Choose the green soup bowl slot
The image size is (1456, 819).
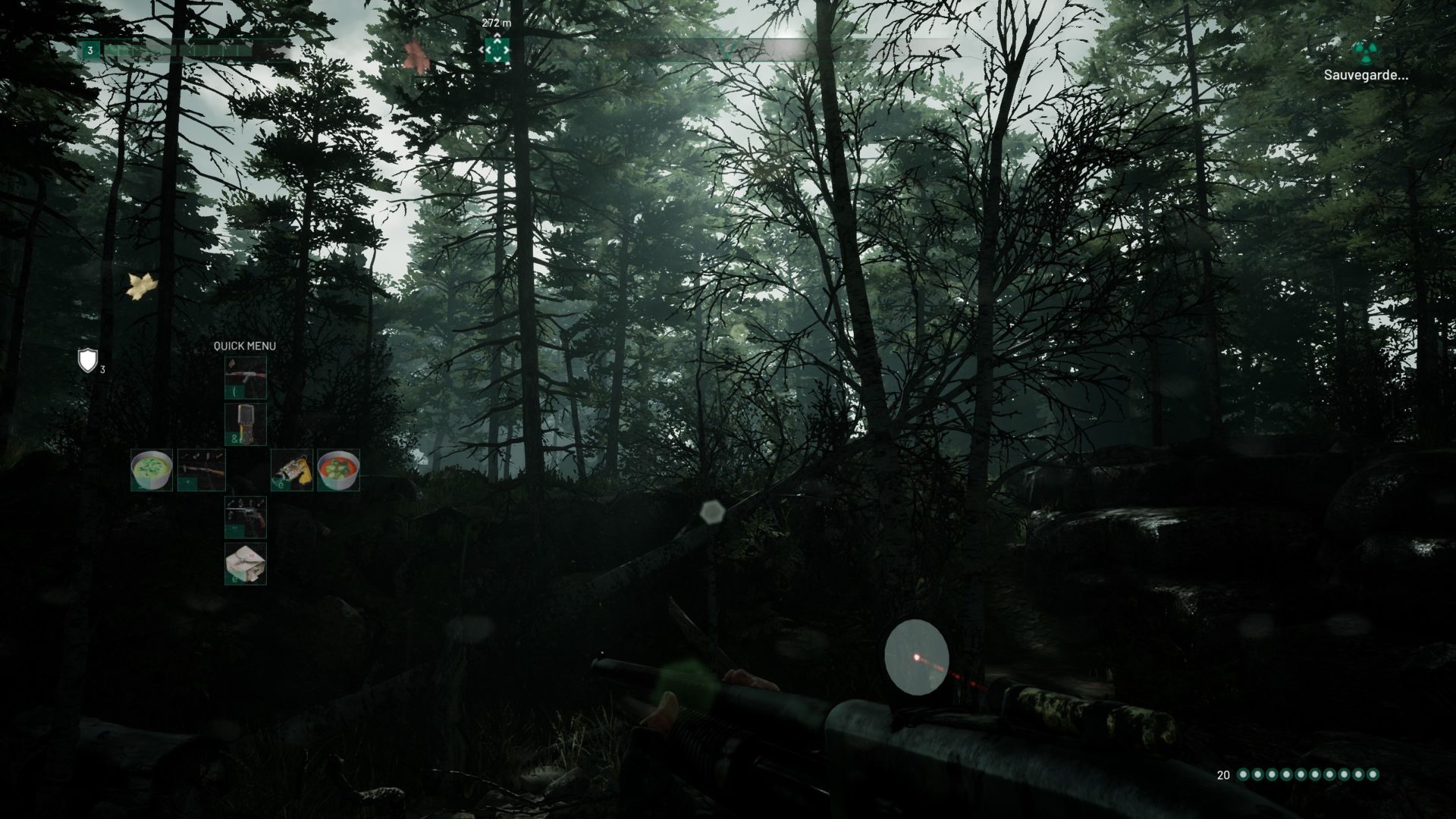click(152, 470)
